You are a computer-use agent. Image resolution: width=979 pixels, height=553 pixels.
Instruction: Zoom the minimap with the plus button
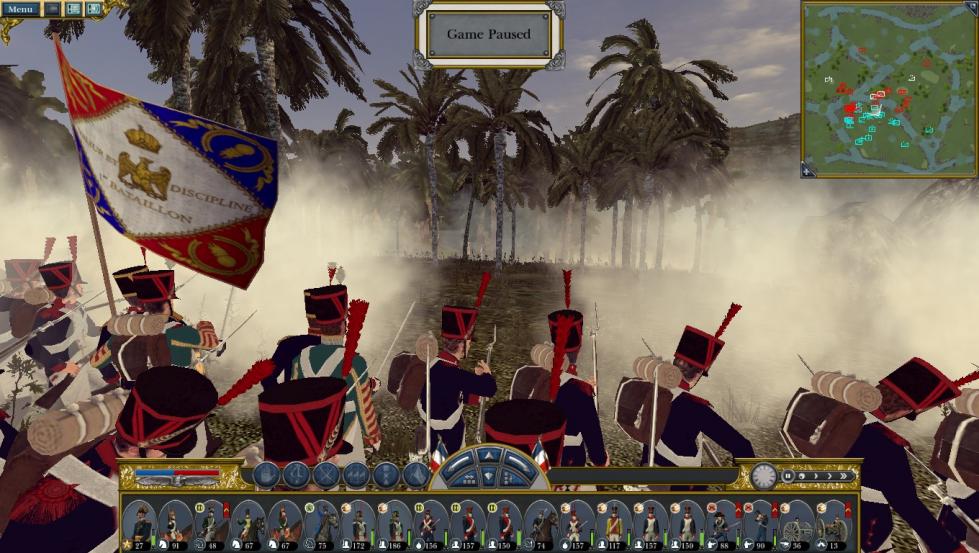(808, 170)
